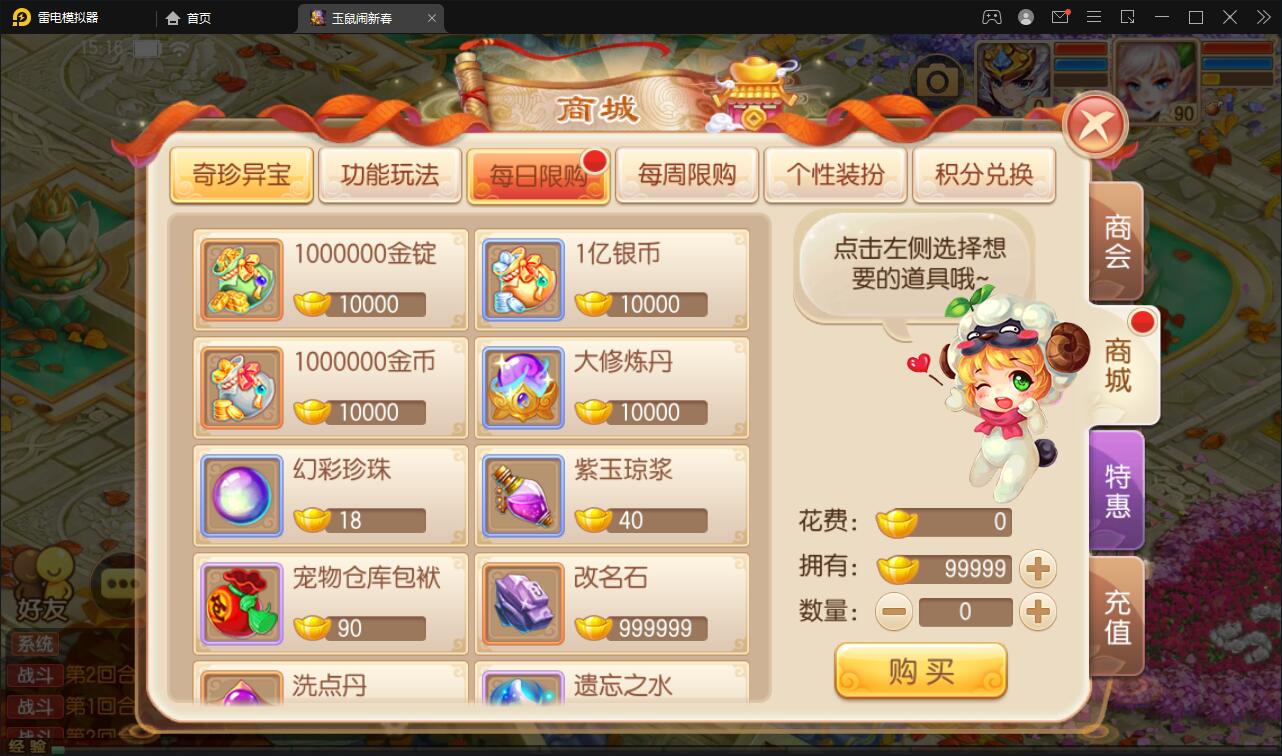Select the 宠物仓库包袱 pet bag item
This screenshot has height=756, width=1282.
pos(330,603)
